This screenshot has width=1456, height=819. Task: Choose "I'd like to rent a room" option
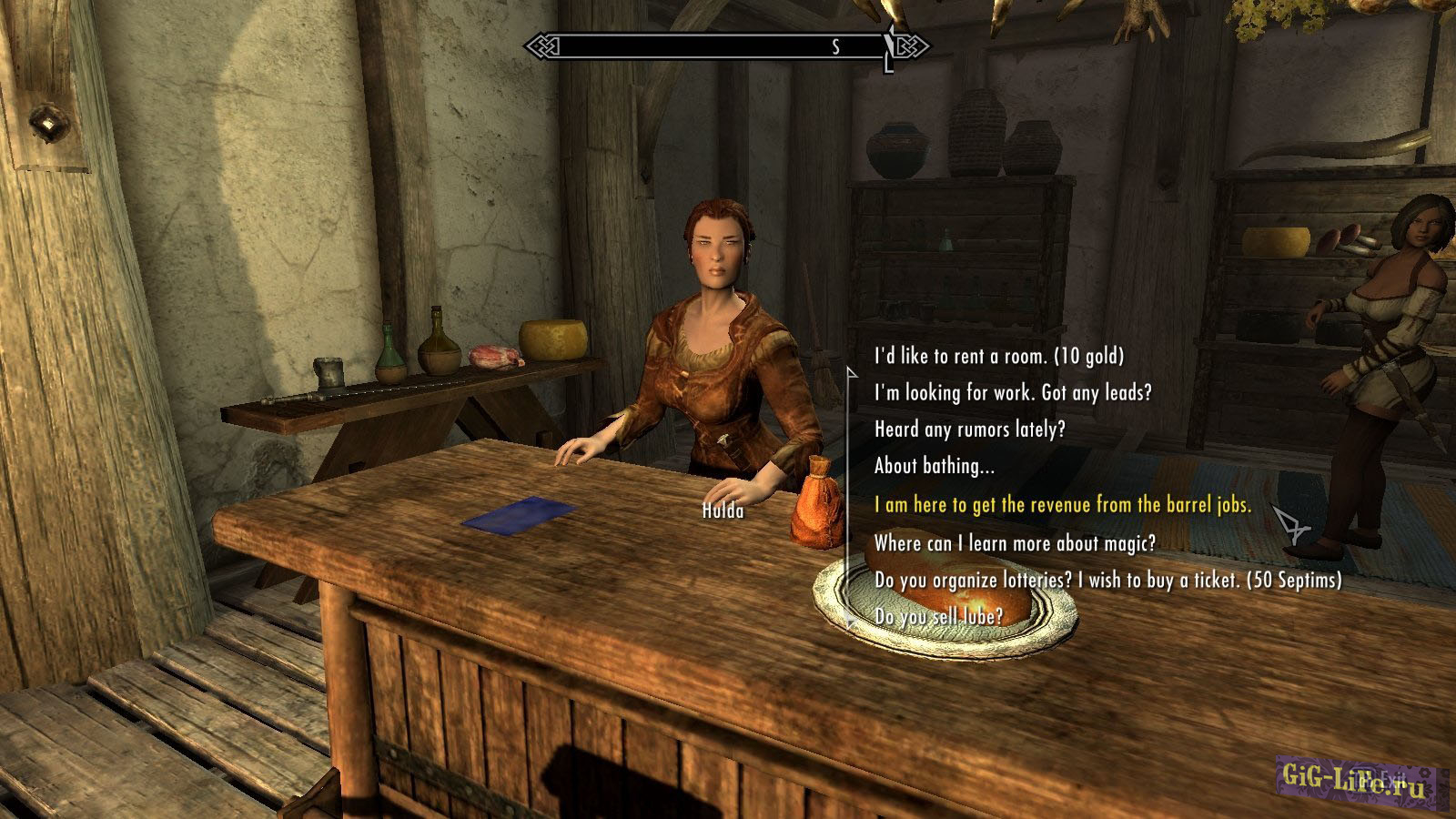point(998,356)
